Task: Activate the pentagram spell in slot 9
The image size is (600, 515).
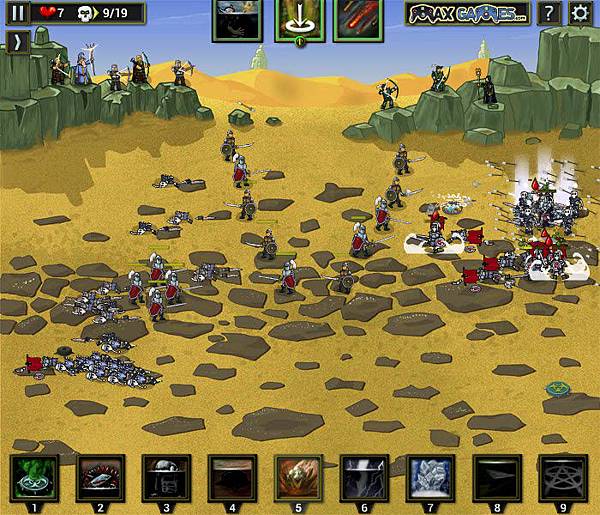Action: pyautogui.click(x=562, y=477)
